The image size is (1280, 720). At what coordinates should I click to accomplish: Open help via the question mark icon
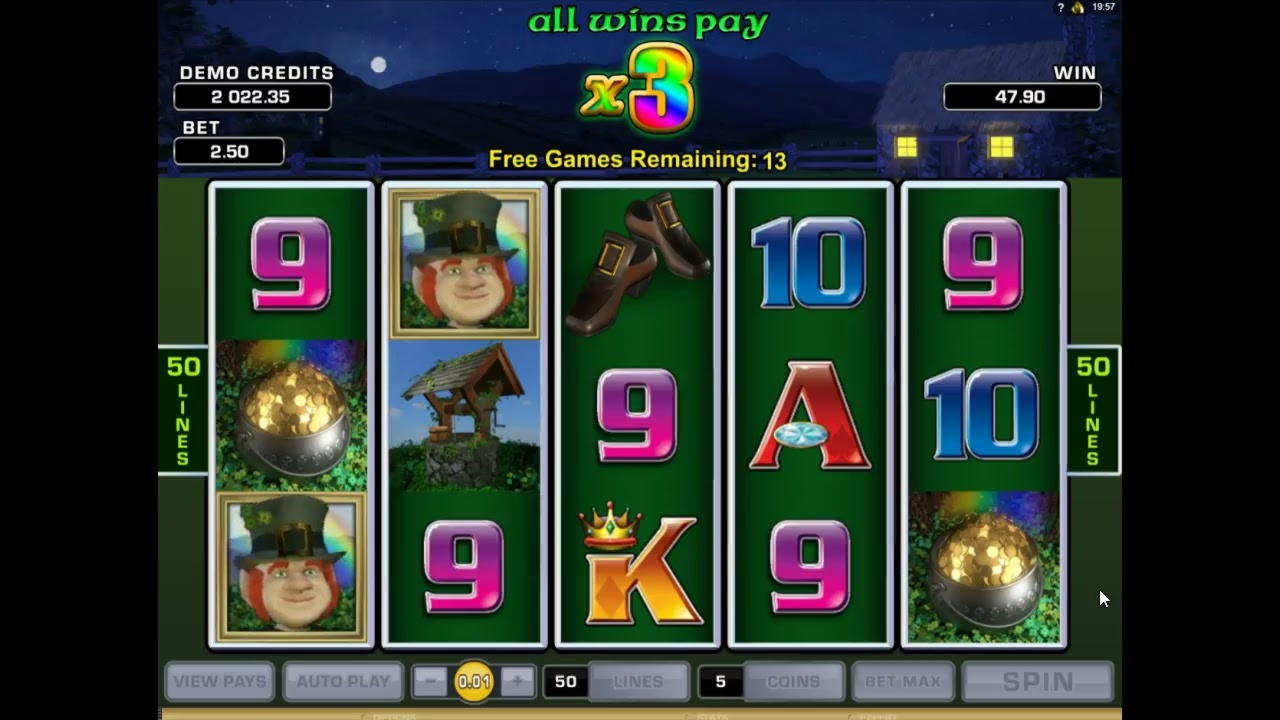1059,7
